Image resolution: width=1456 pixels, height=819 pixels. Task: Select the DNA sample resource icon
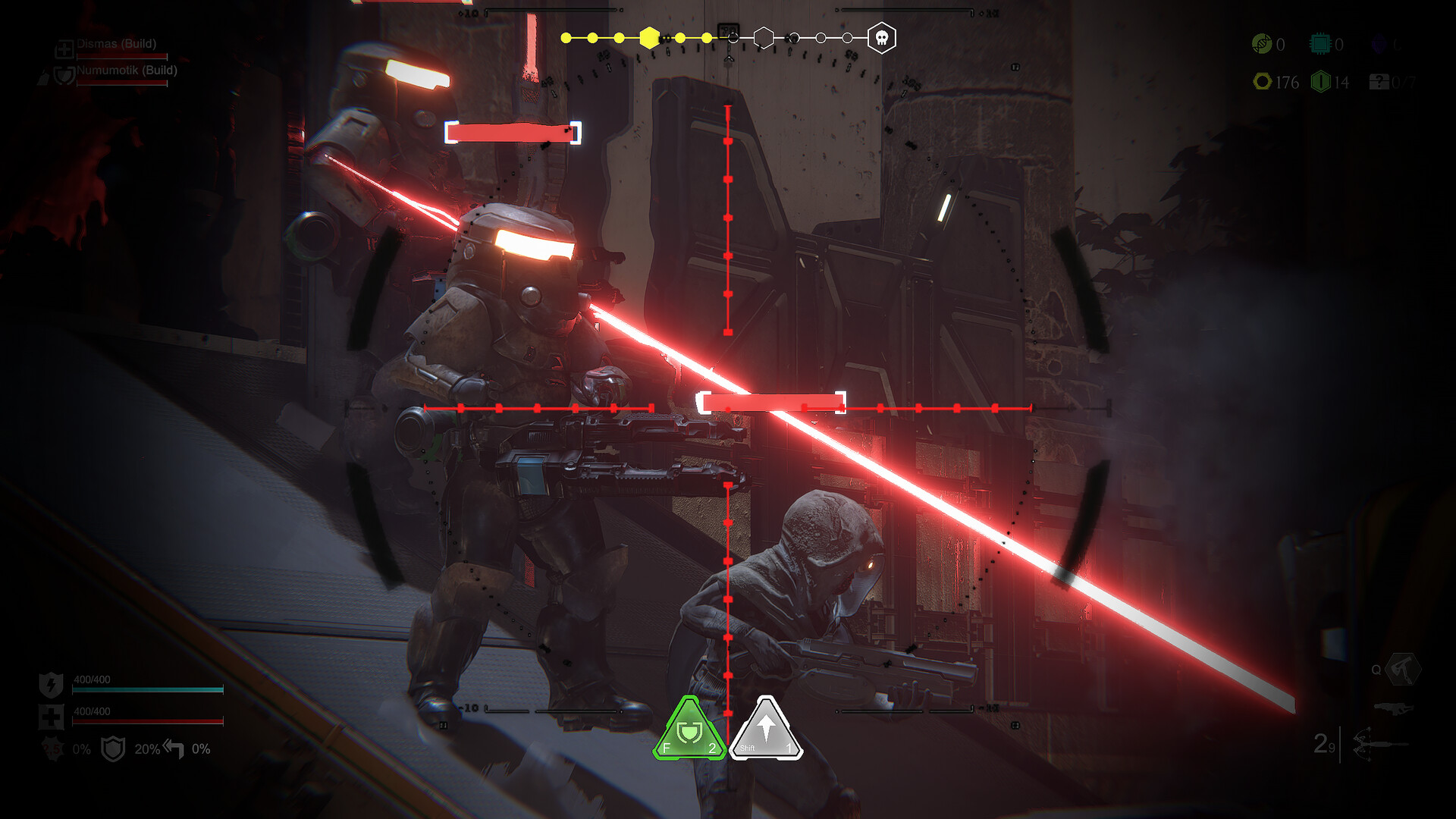[1262, 43]
